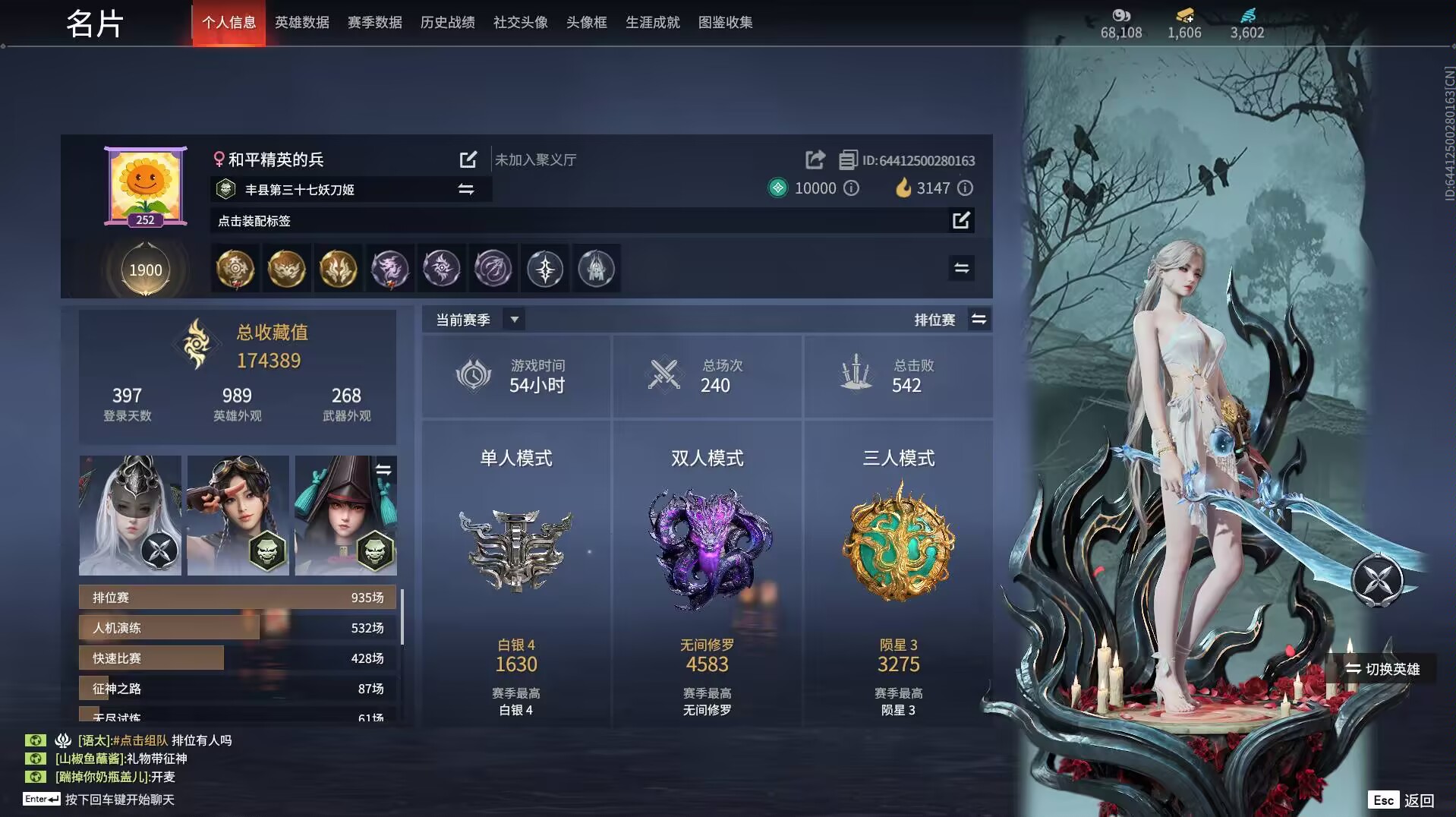Click the sunflower profile avatar

pos(145,185)
